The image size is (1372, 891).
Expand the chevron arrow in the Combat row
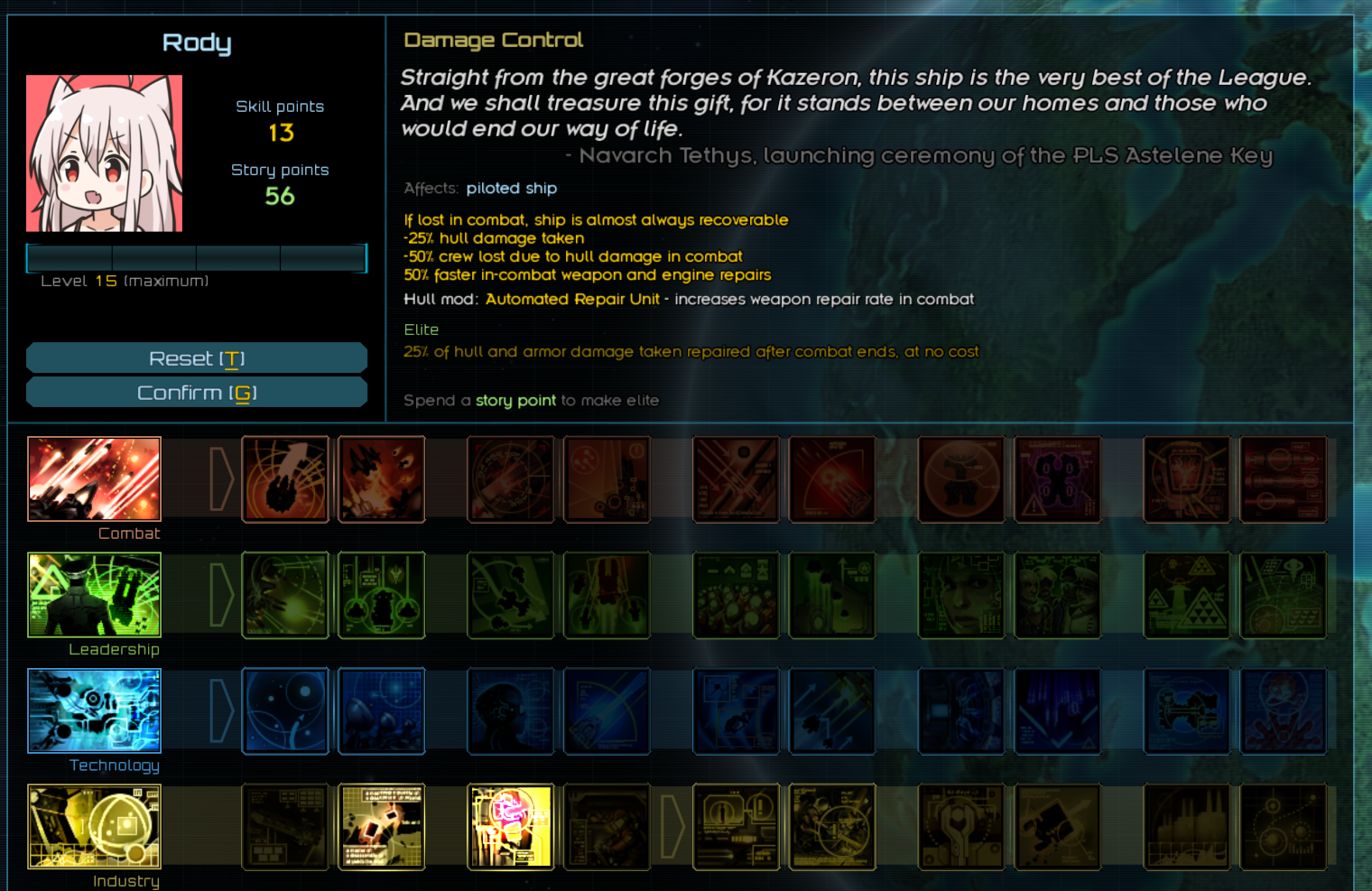click(222, 479)
